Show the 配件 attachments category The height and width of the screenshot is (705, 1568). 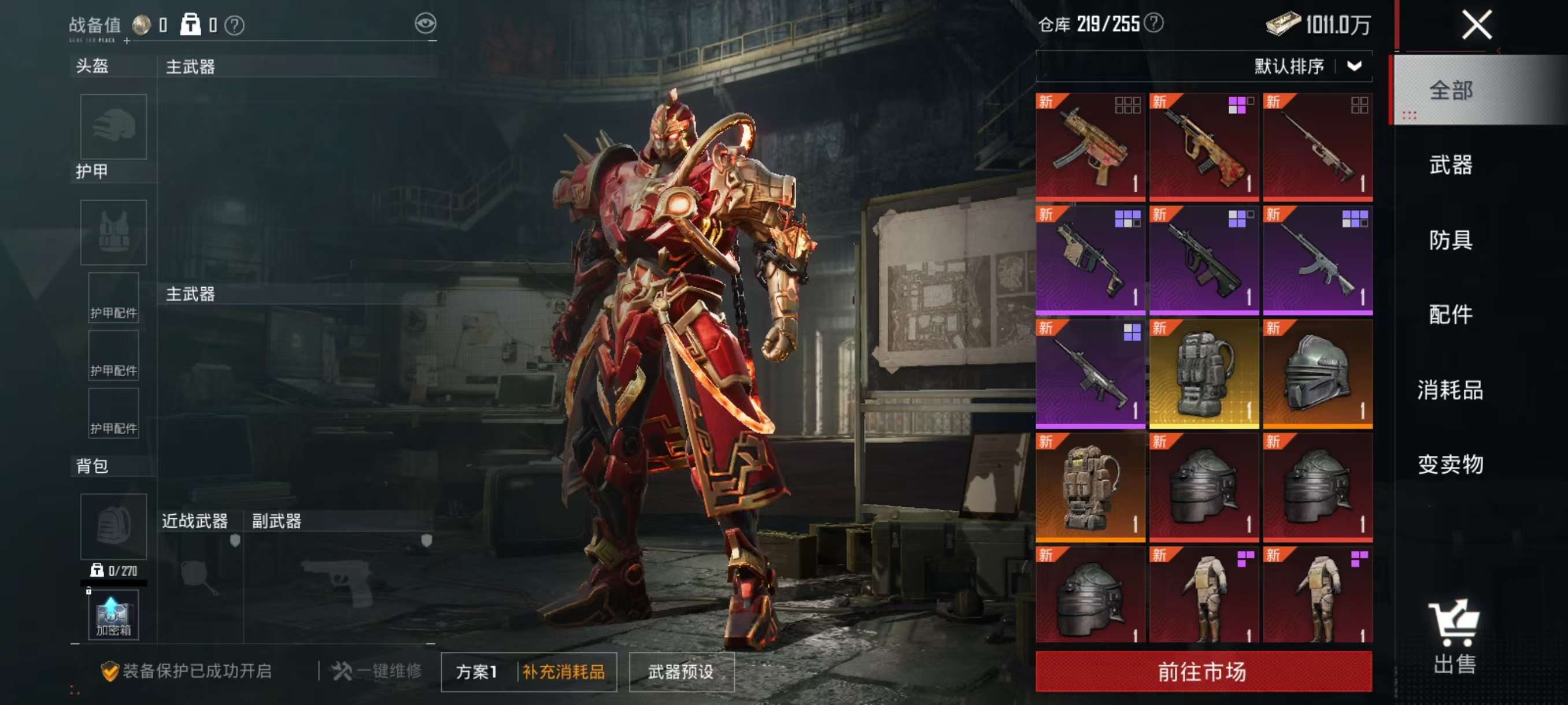click(x=1451, y=314)
